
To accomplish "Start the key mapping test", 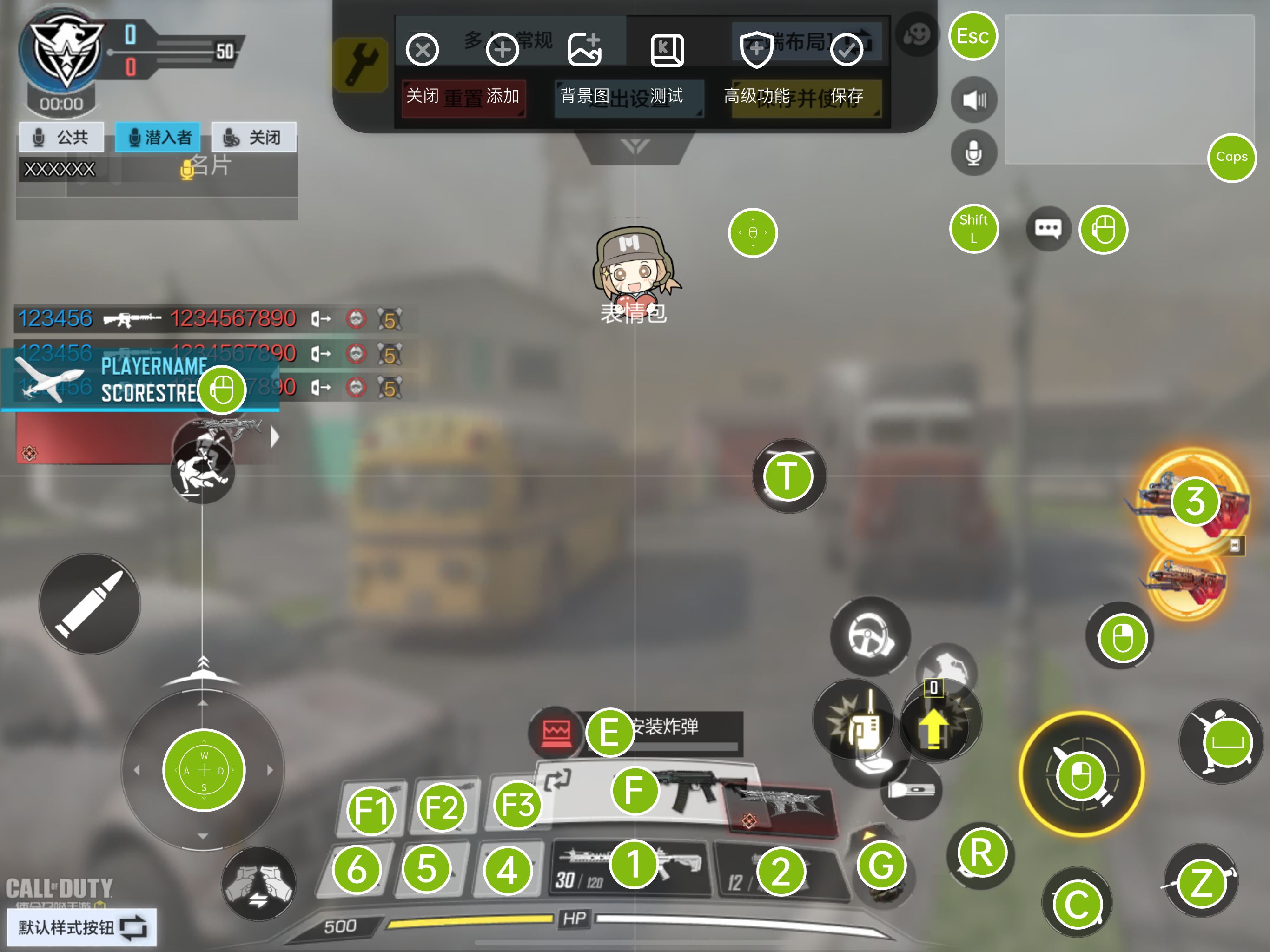I will (x=667, y=51).
